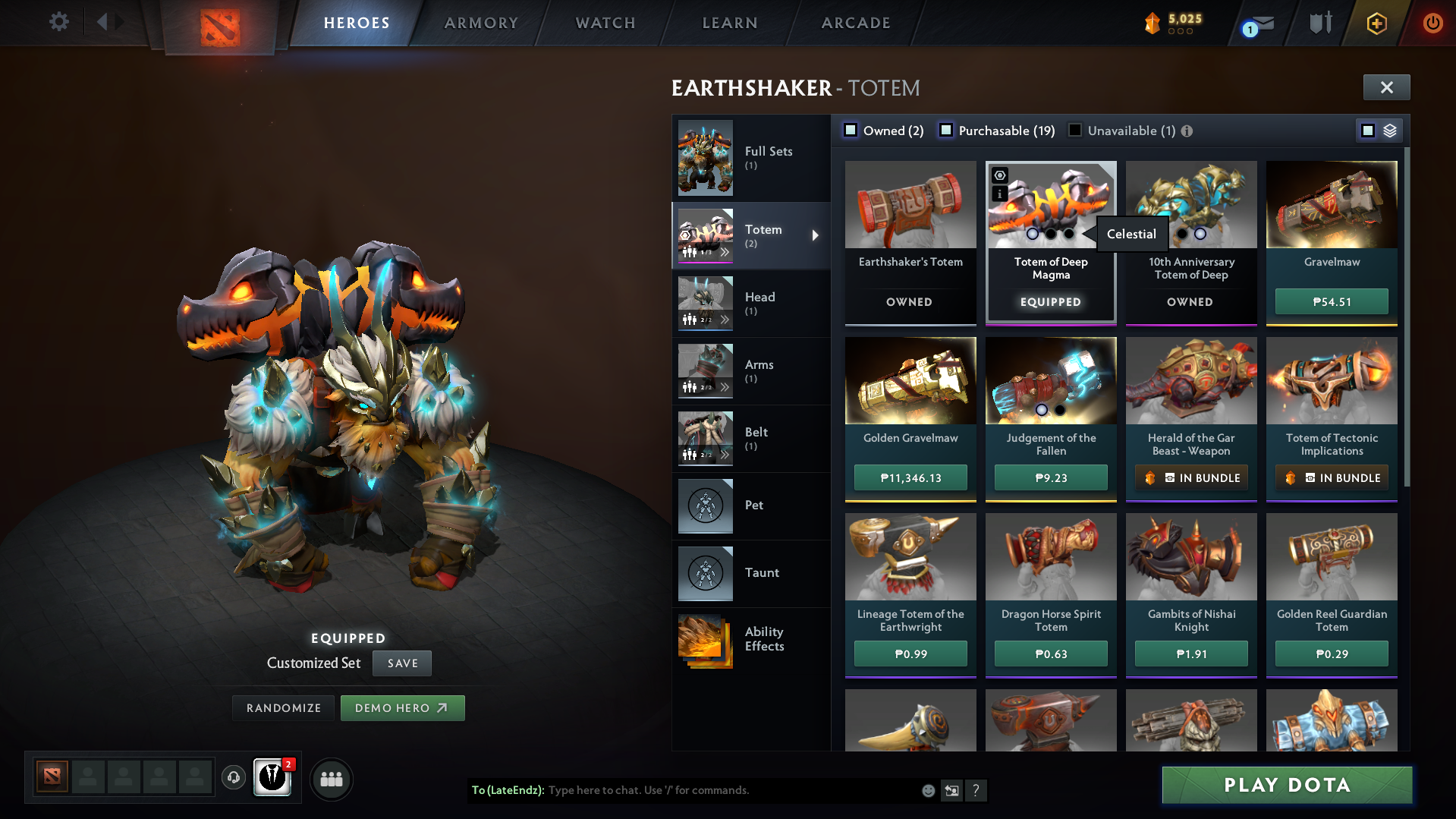The height and width of the screenshot is (819, 1456).
Task: Toggle the Owned items filter checkbox
Action: (851, 130)
